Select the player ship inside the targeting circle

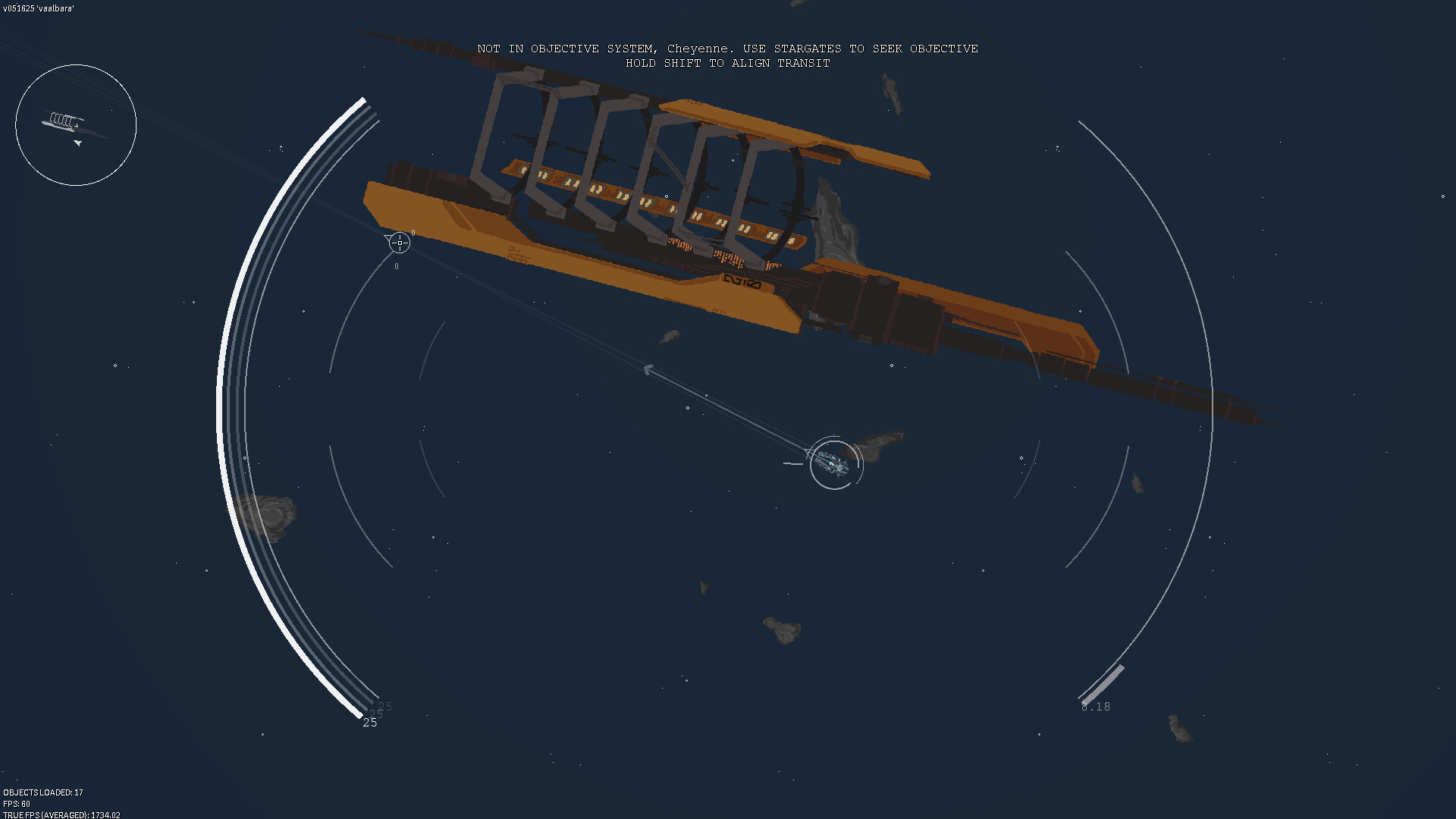(x=834, y=463)
